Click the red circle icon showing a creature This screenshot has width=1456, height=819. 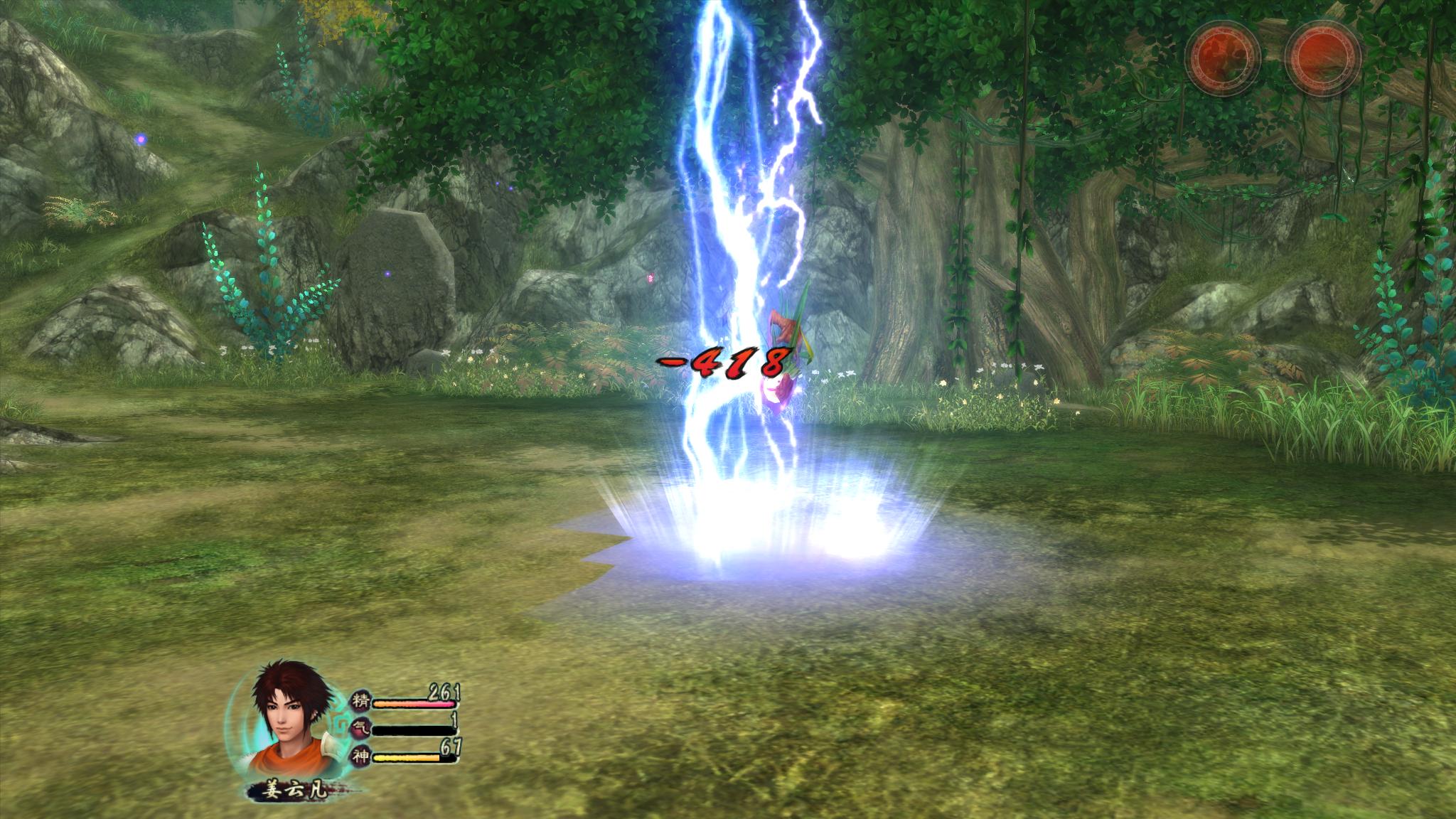[x=1222, y=55]
